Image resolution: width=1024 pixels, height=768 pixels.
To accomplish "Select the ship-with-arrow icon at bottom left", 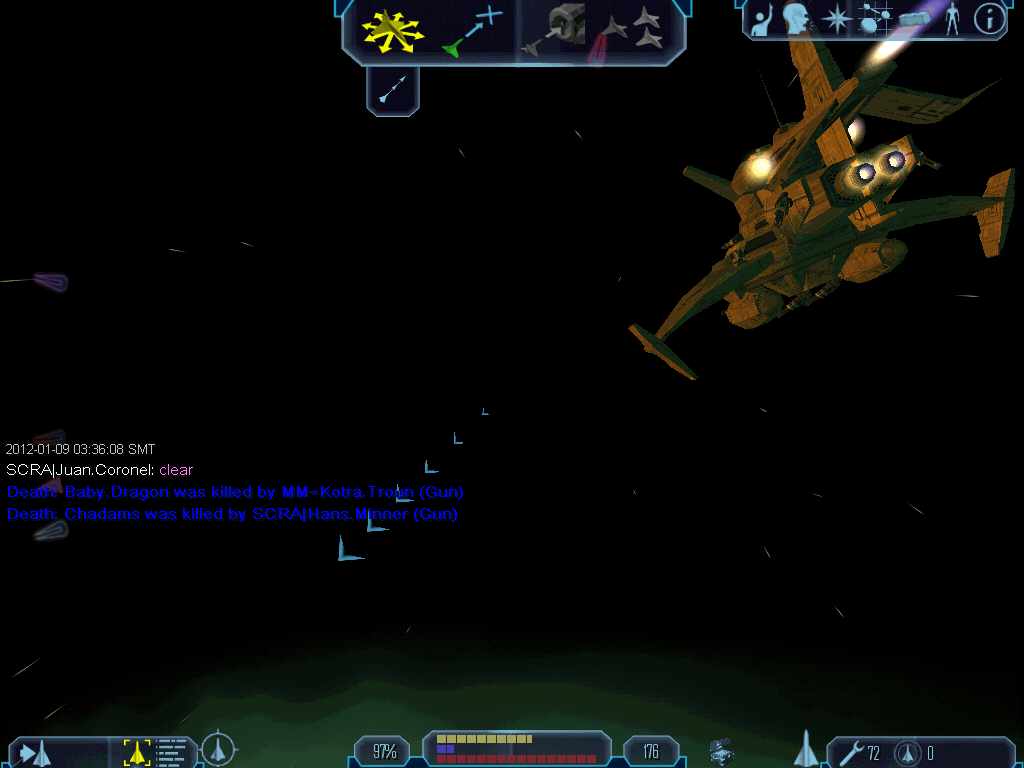I will click(x=35, y=753).
